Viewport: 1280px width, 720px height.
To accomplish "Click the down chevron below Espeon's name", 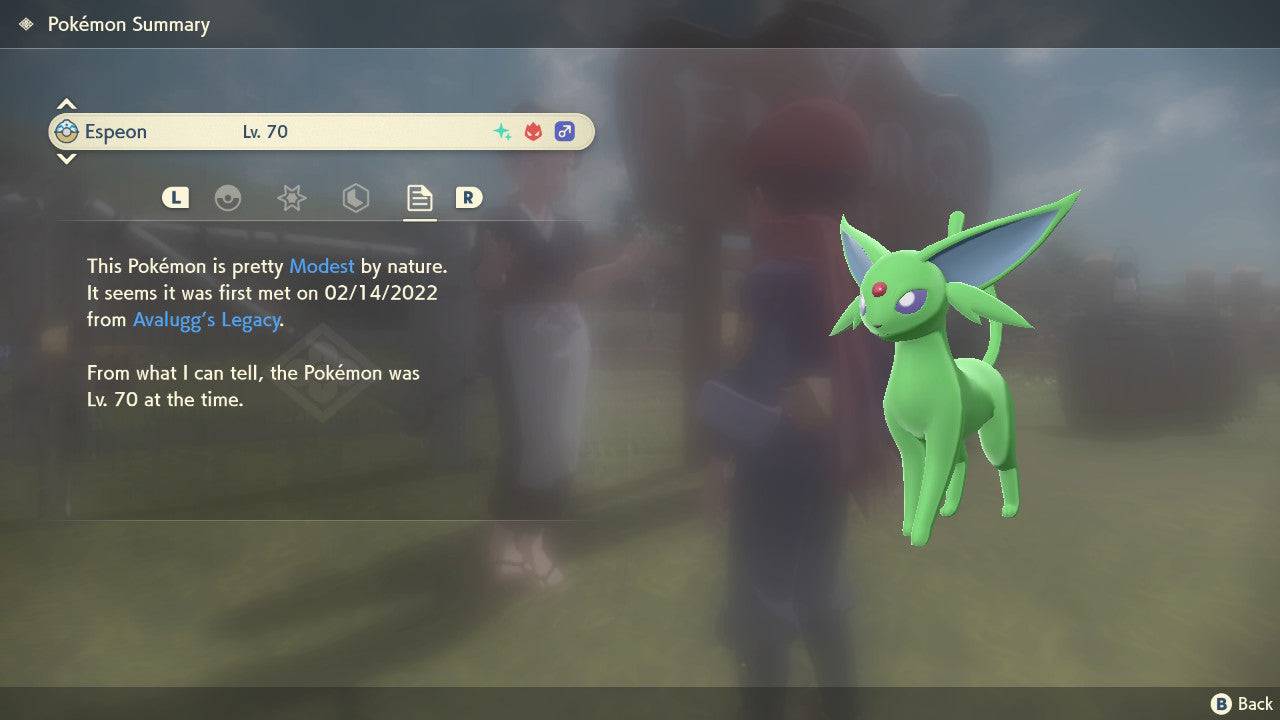I will pyautogui.click(x=66, y=160).
